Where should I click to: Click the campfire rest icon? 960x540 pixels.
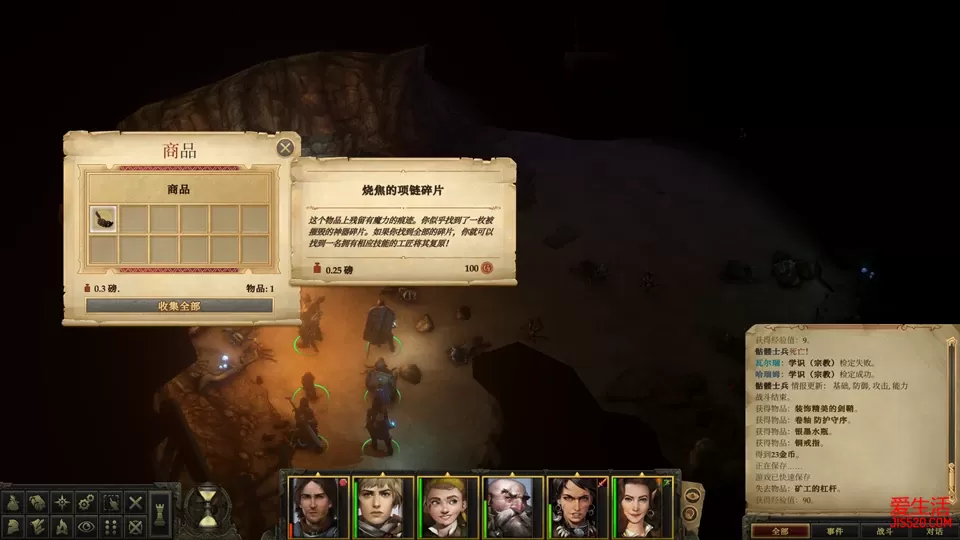click(x=61, y=526)
